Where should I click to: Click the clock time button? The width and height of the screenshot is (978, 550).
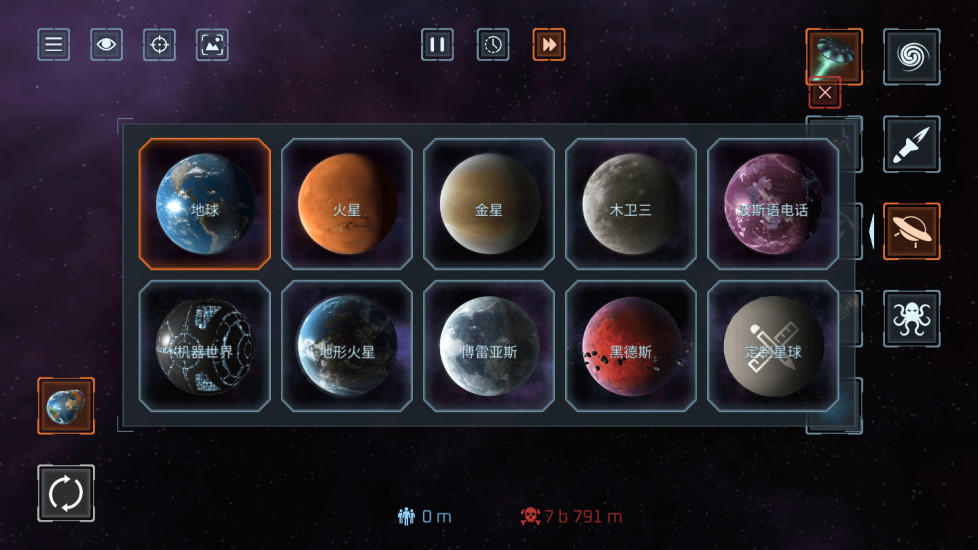pyautogui.click(x=493, y=45)
